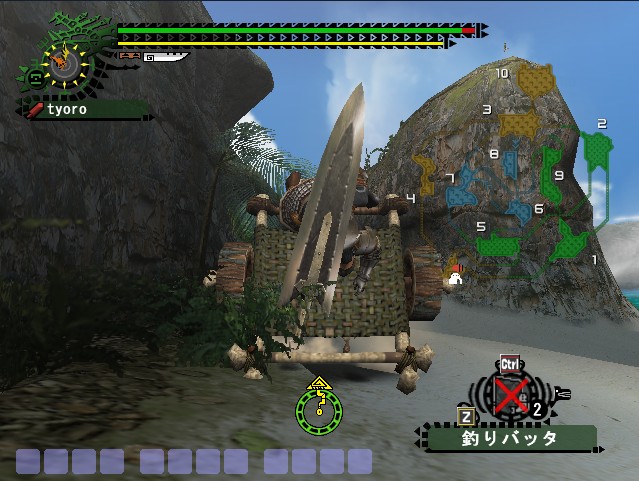The image size is (639, 481).
Task: Click the 釣りバッタ item name label
Action: [510, 438]
